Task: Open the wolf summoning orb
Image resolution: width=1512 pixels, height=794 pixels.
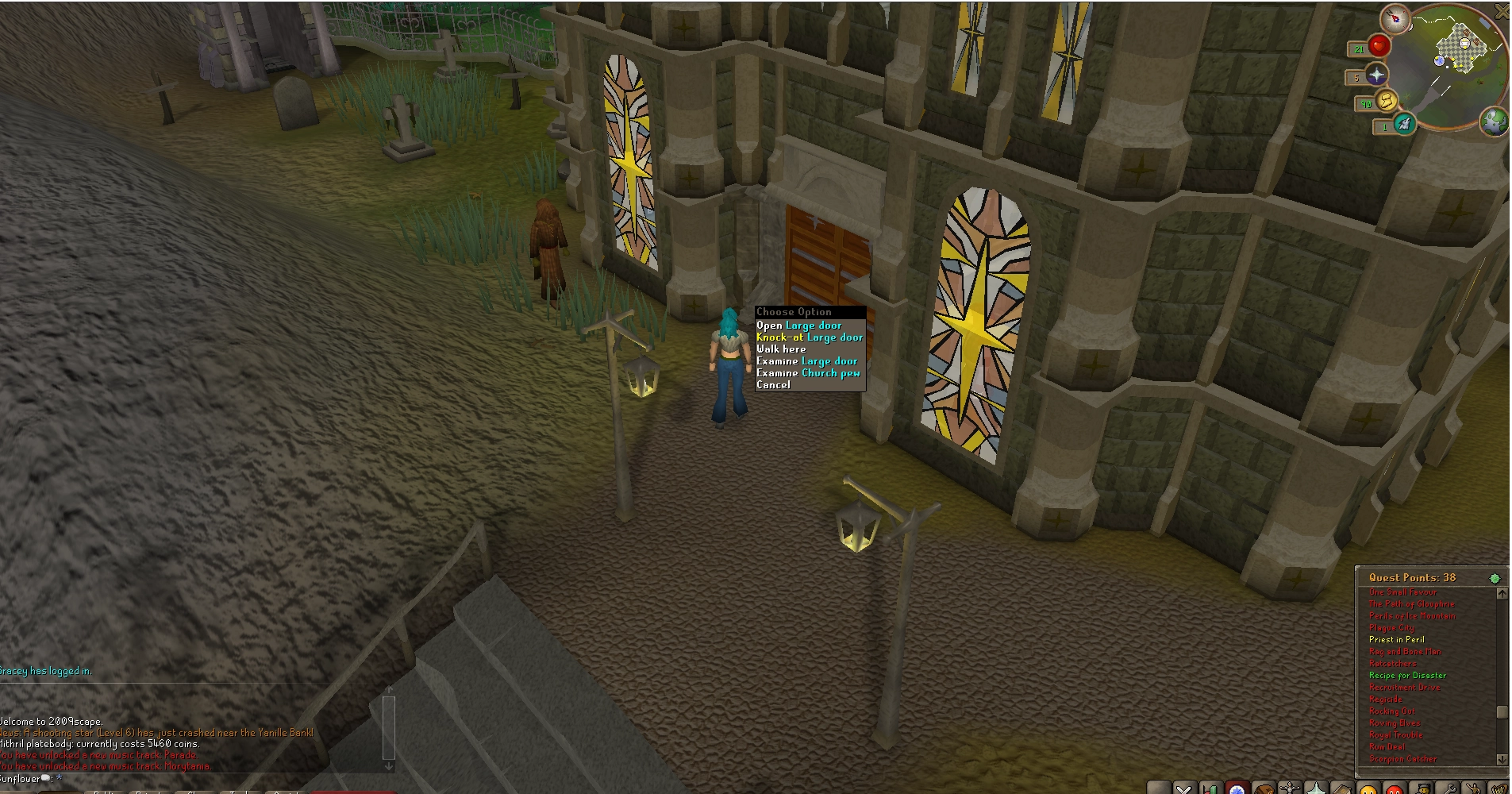Action: click(x=1404, y=125)
